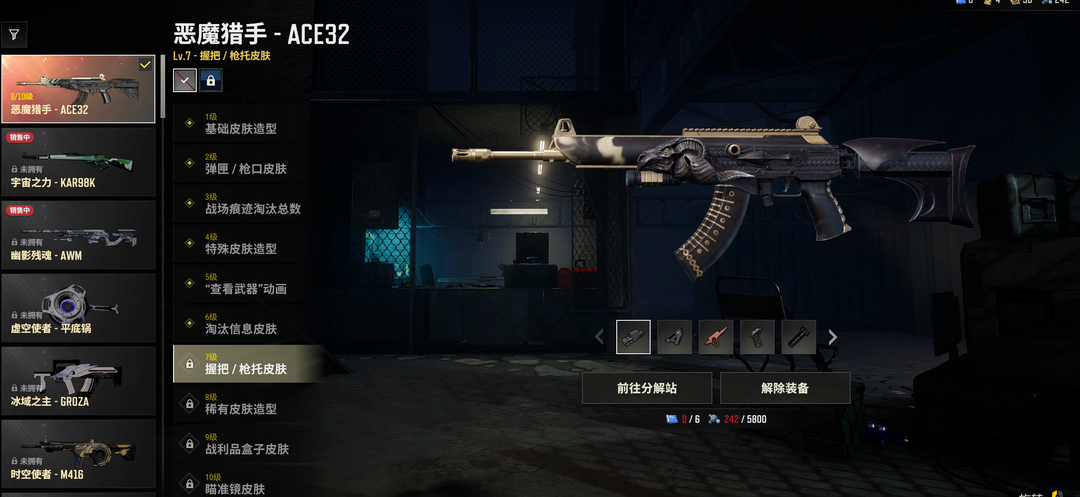
Task: Switch to the padlock tab under title
Action: coord(211,81)
